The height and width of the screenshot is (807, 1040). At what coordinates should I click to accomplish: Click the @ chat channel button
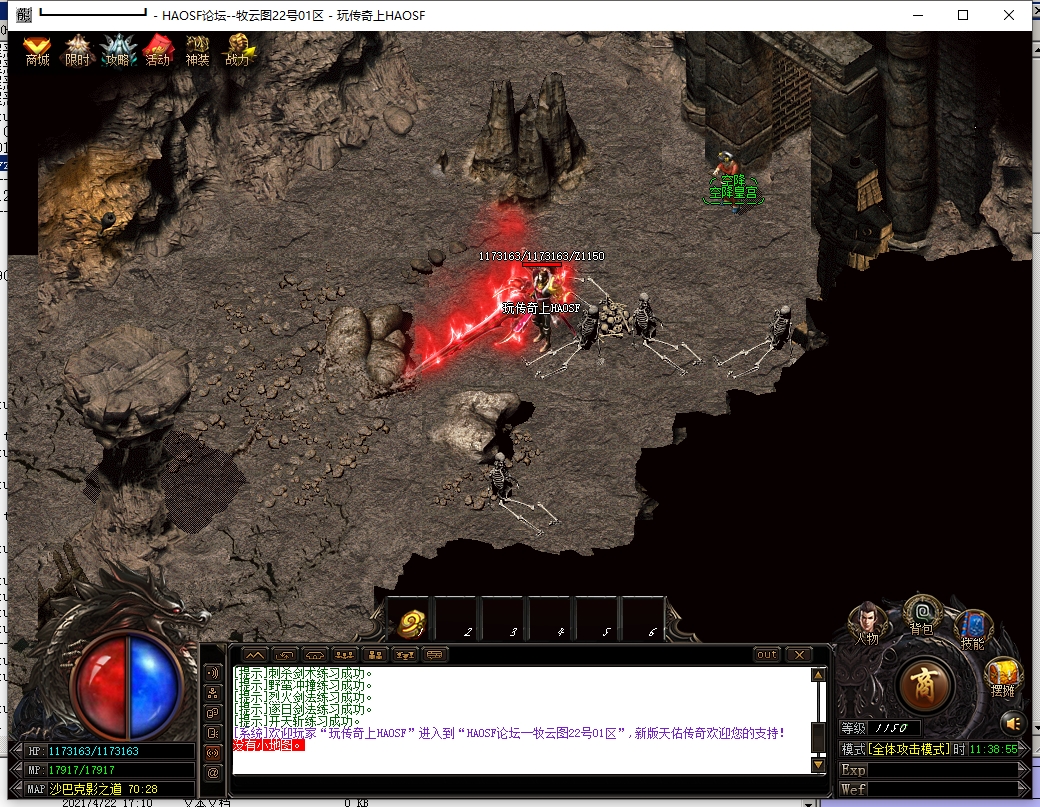point(213,772)
